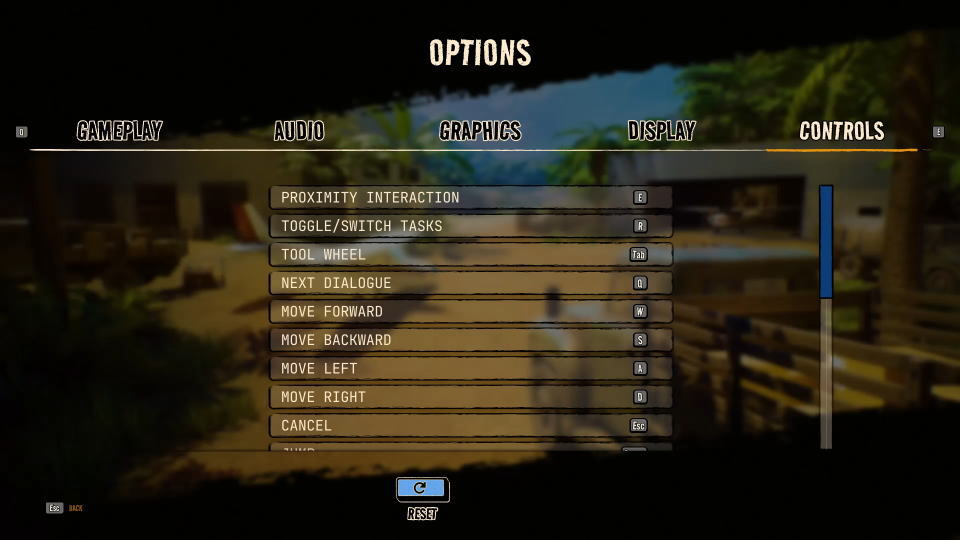Change the Tool Wheel keybinding

(470, 255)
